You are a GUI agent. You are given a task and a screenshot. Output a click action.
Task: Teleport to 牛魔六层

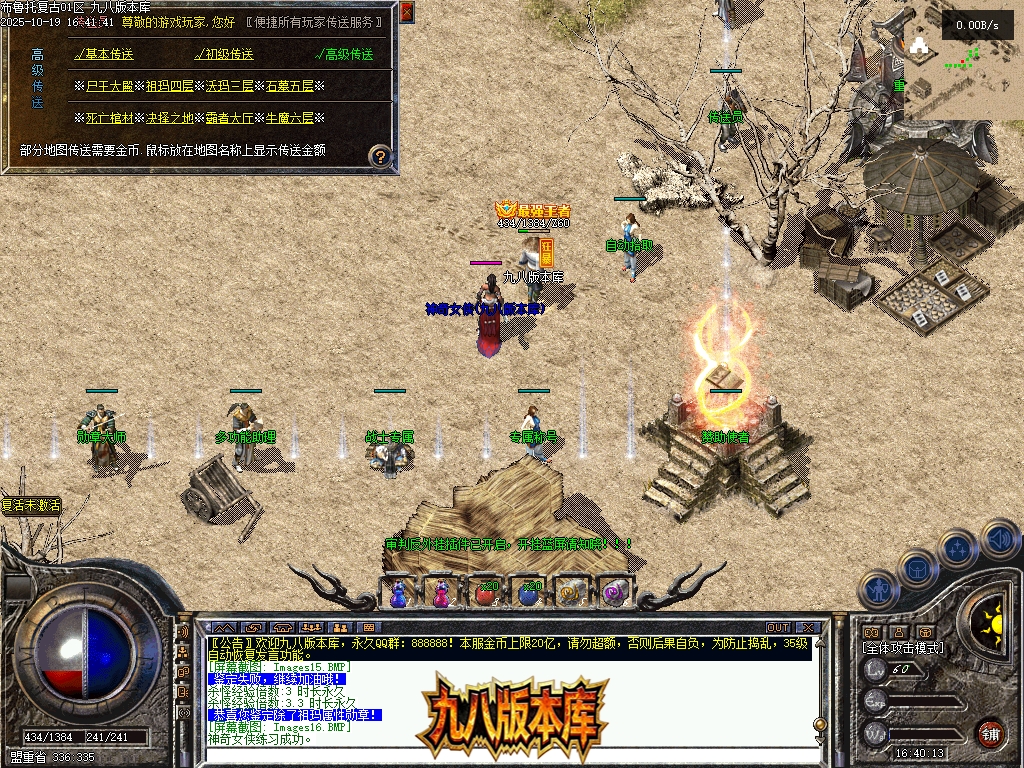pyautogui.click(x=290, y=118)
